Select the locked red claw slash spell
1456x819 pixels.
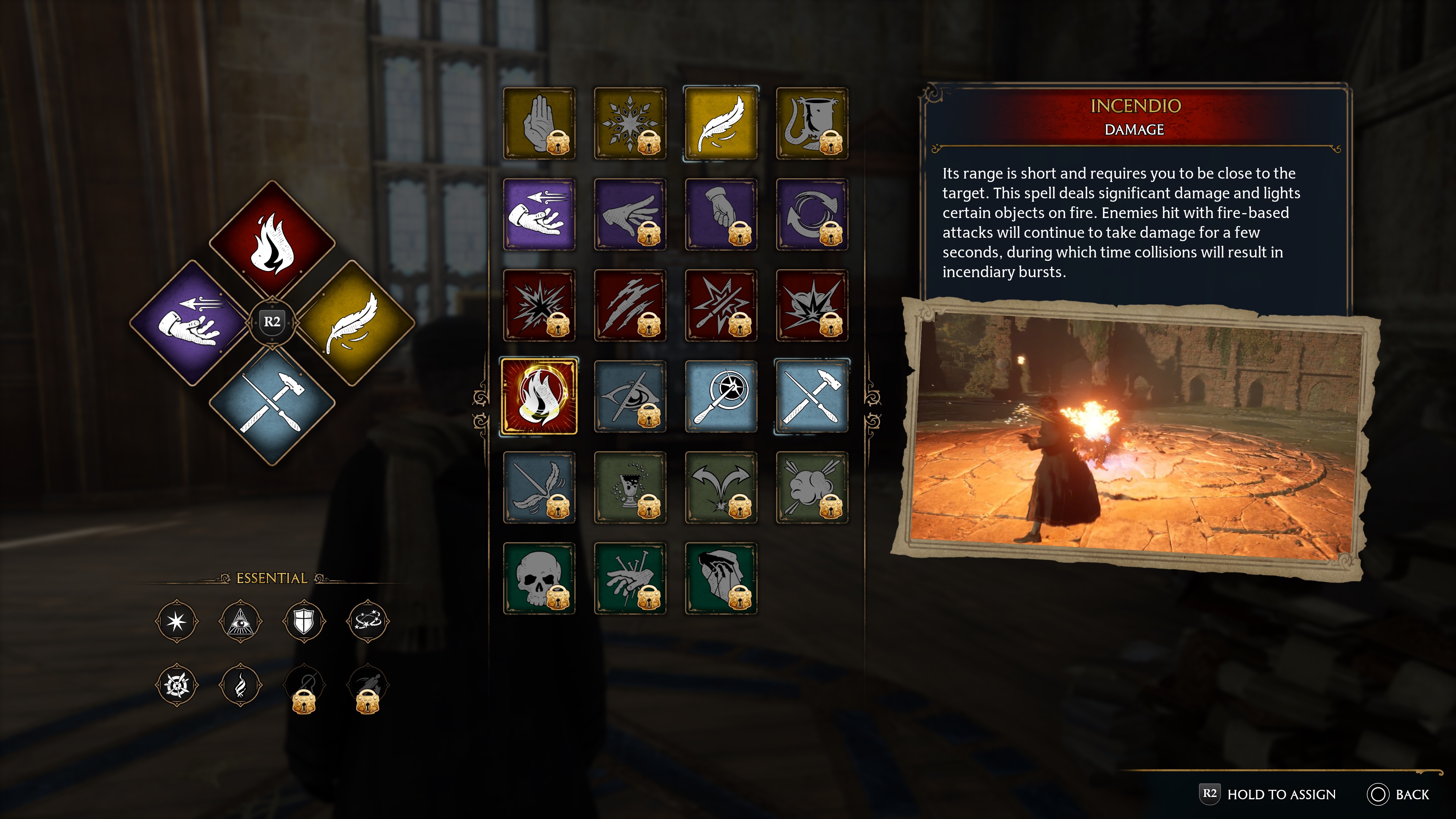pos(630,305)
